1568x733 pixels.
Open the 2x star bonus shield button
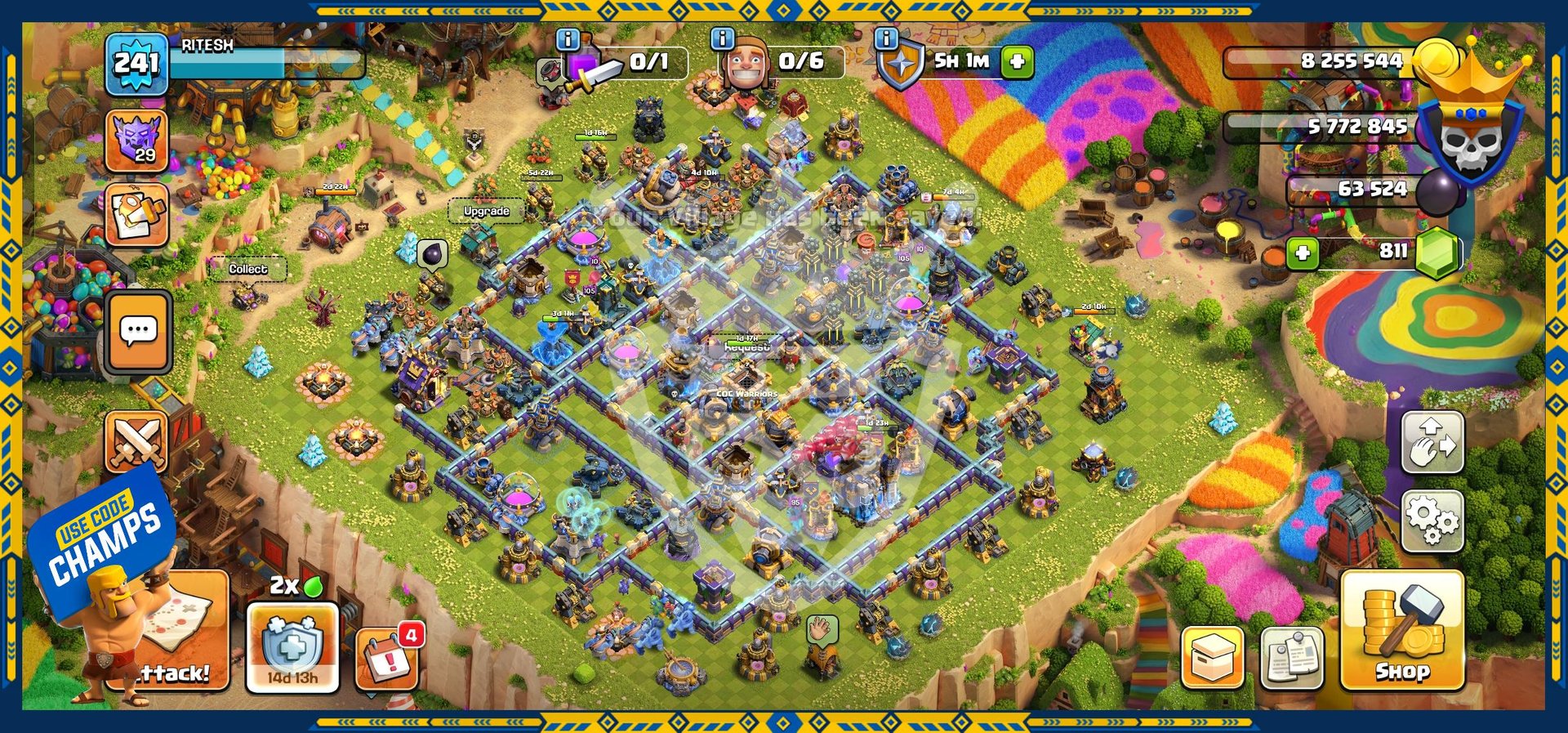(x=292, y=646)
